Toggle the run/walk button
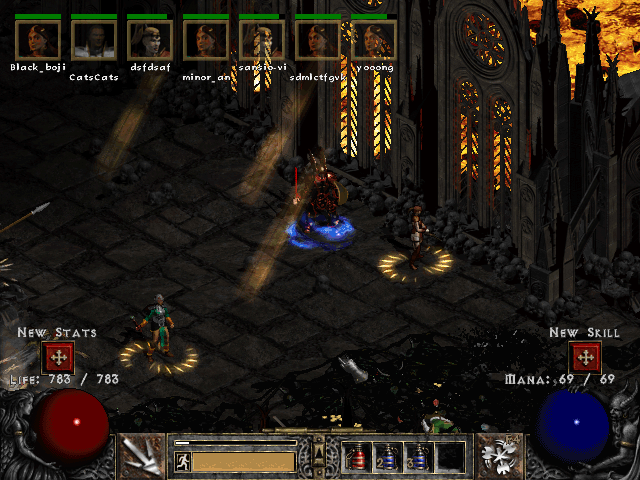640x480 pixels. coord(183,461)
